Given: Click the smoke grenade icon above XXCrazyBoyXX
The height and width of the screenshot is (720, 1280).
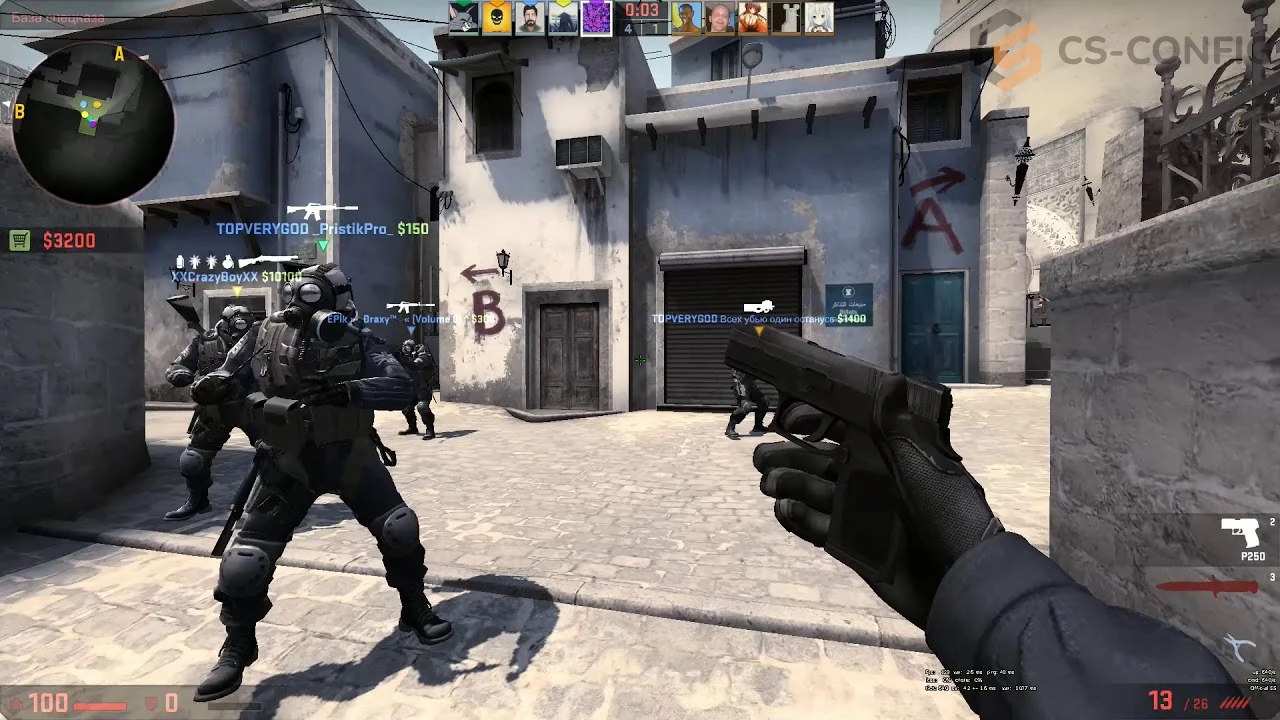Looking at the screenshot, I should [178, 261].
